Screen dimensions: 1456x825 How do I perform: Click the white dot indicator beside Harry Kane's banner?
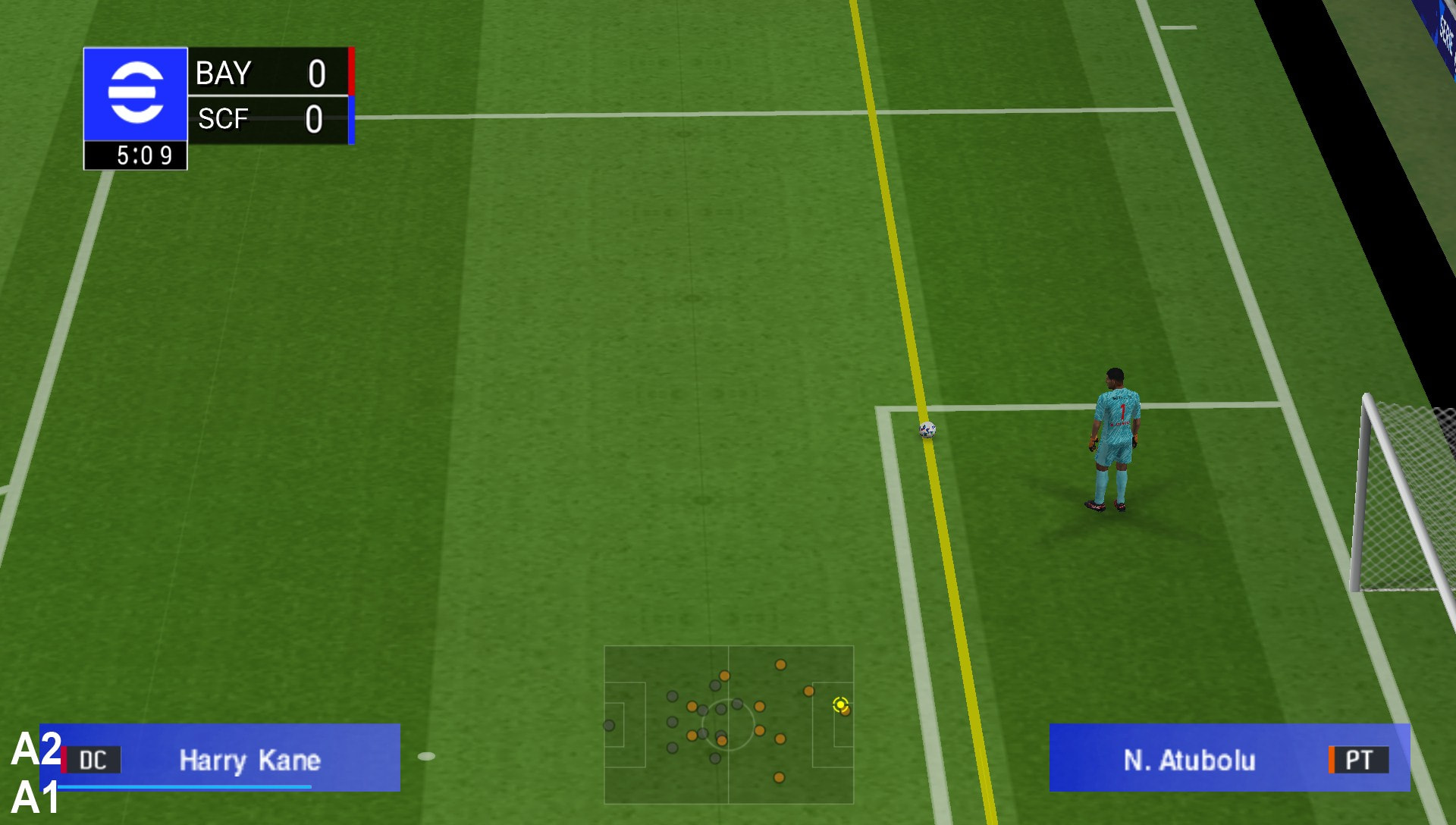(x=427, y=755)
